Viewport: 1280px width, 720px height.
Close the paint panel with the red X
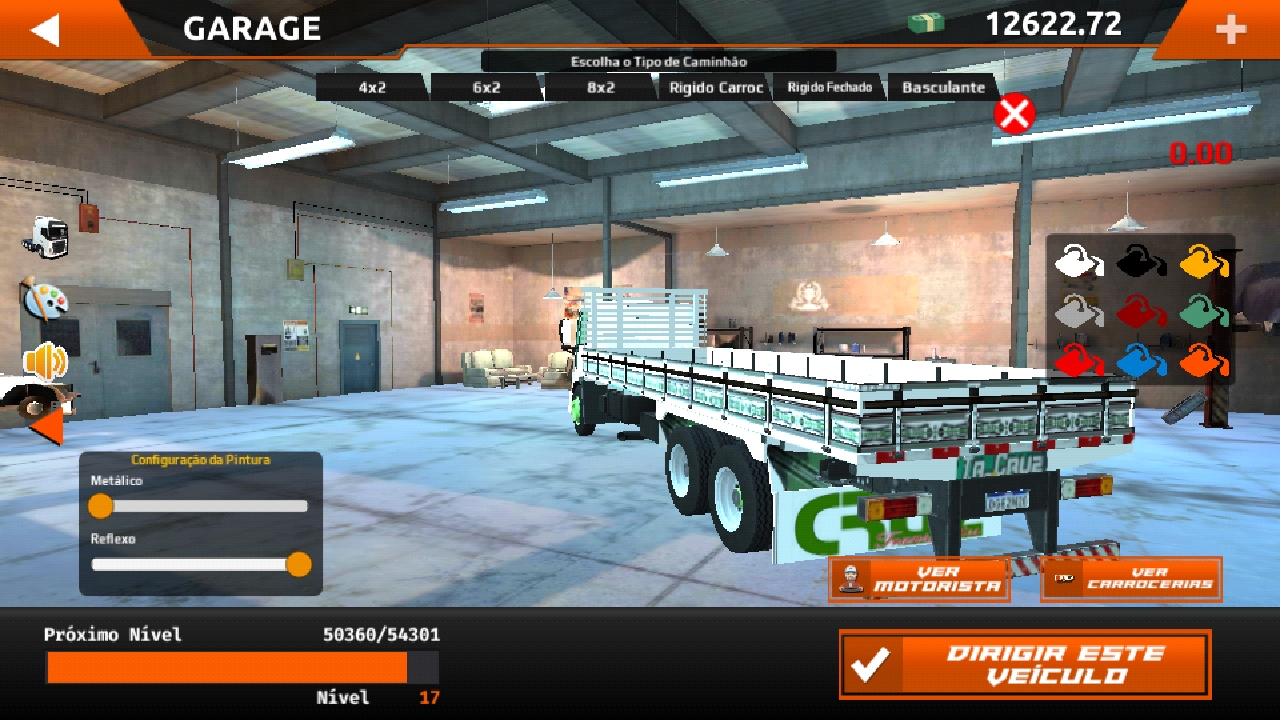[1014, 114]
